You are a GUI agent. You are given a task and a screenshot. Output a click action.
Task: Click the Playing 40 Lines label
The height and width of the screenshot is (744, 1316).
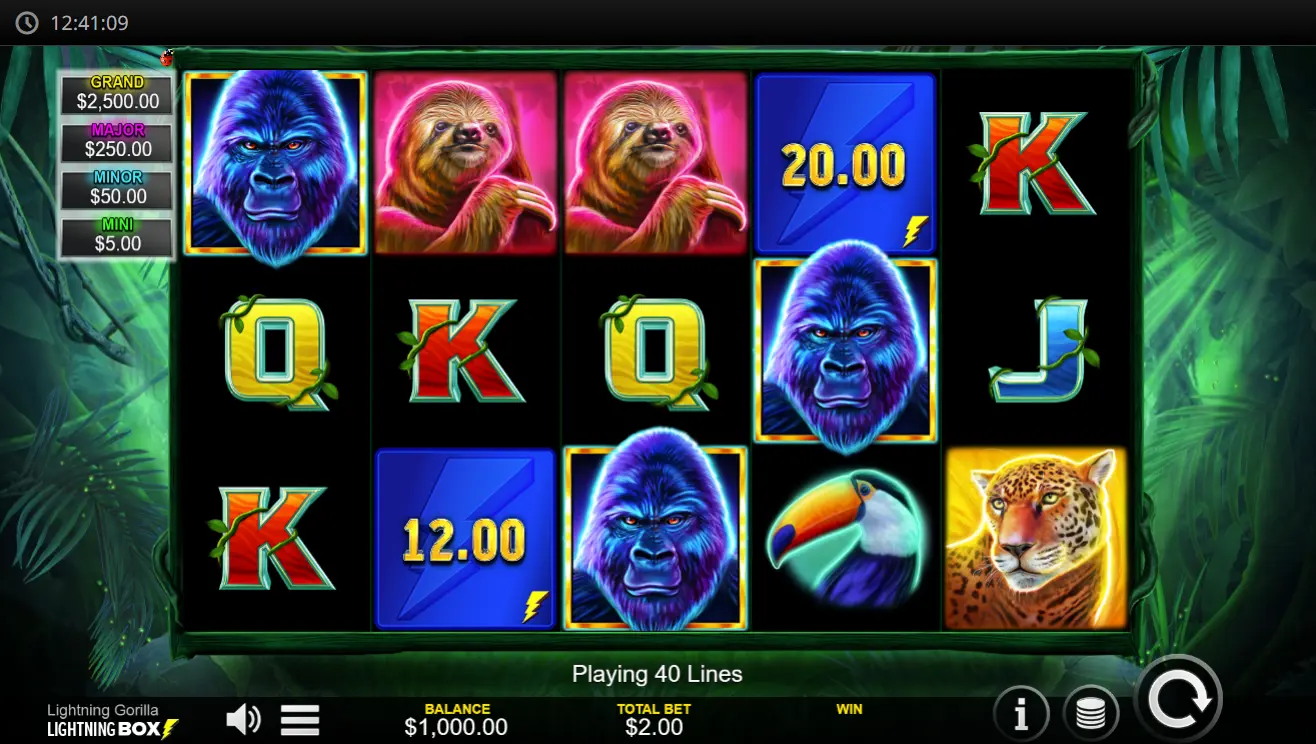[658, 674]
